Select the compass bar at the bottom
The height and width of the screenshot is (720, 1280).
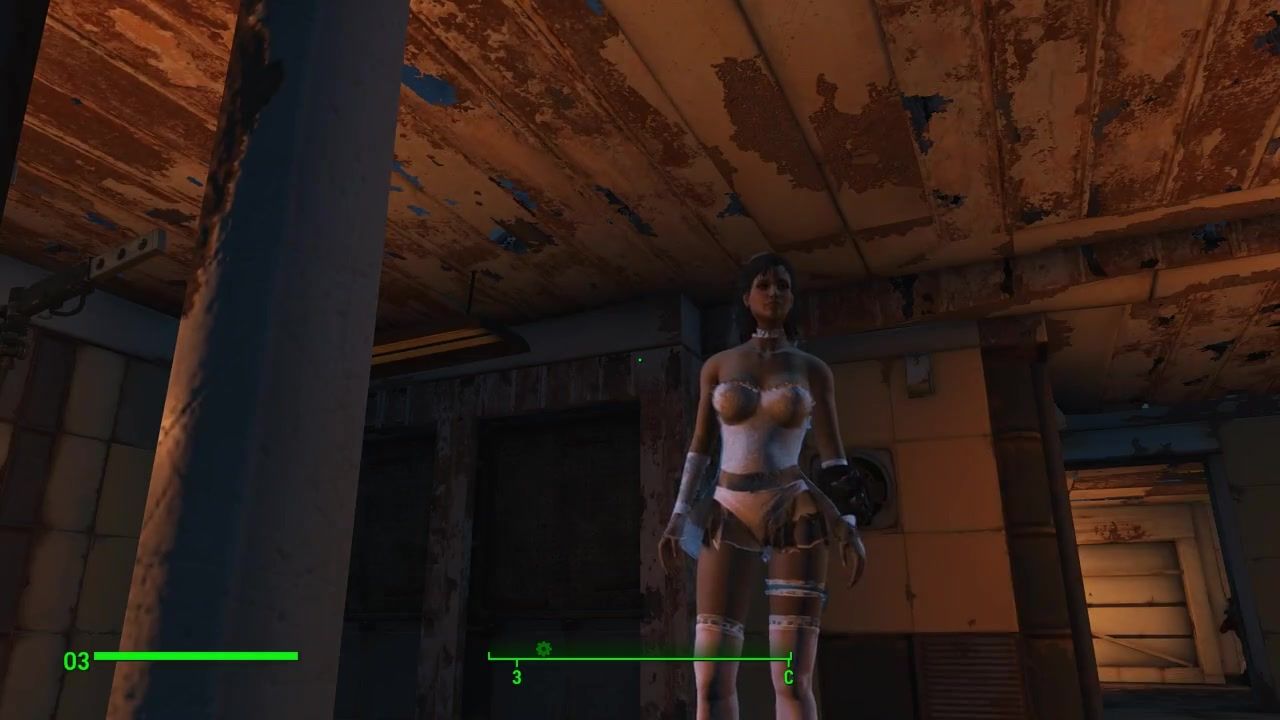click(x=640, y=659)
